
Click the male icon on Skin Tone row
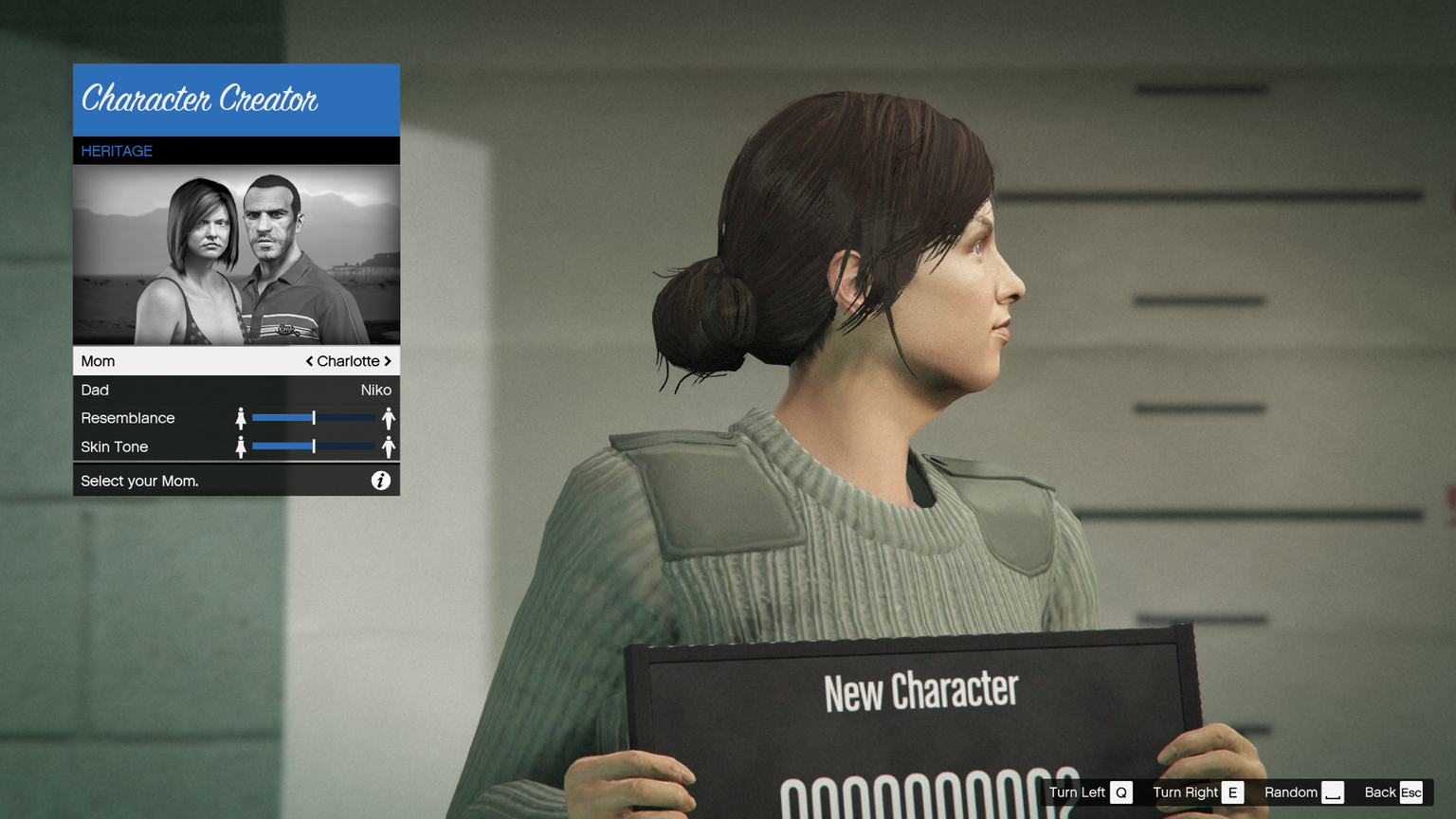point(388,446)
